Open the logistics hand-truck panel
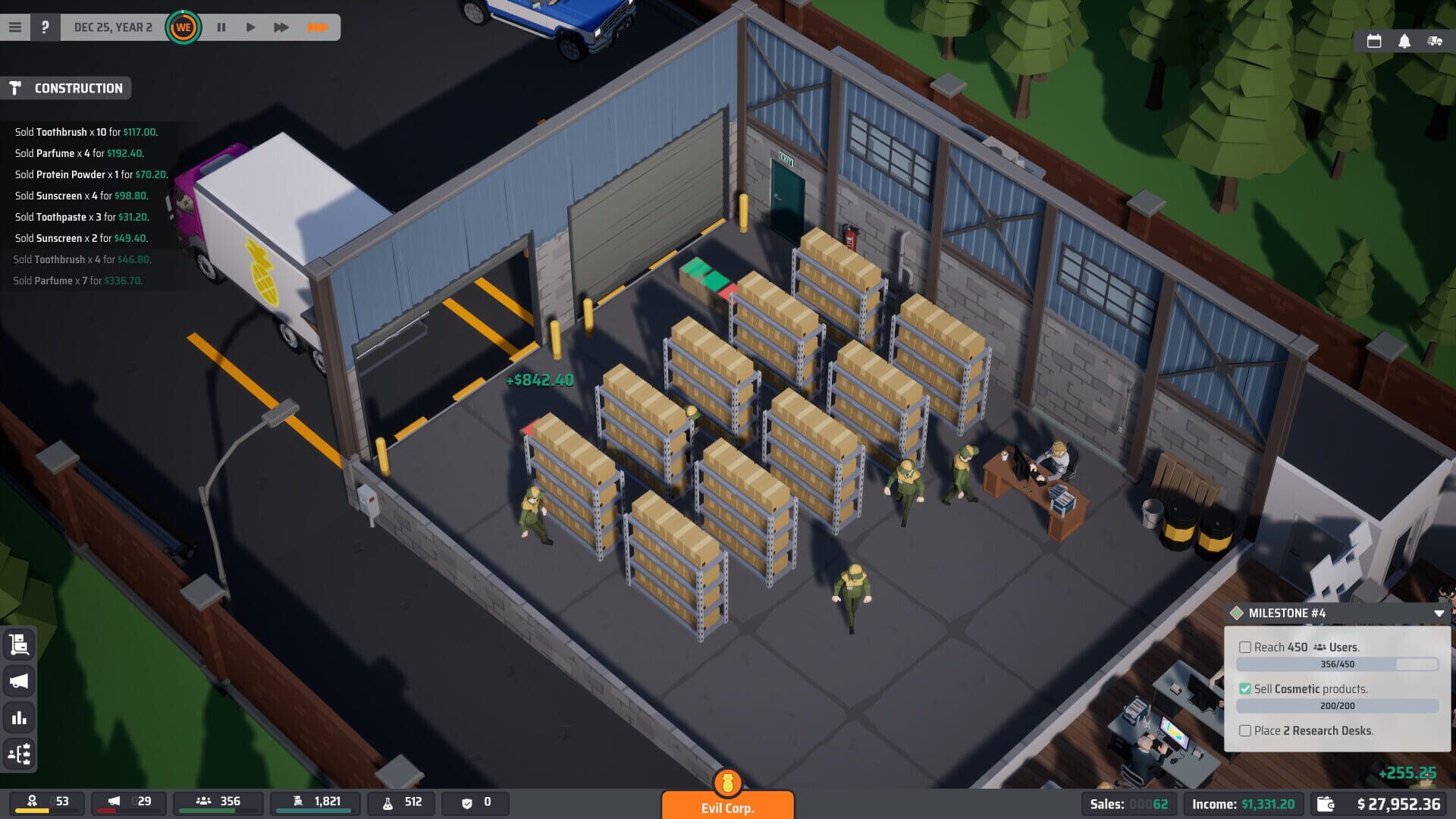Viewport: 1456px width, 819px height. pyautogui.click(x=19, y=645)
